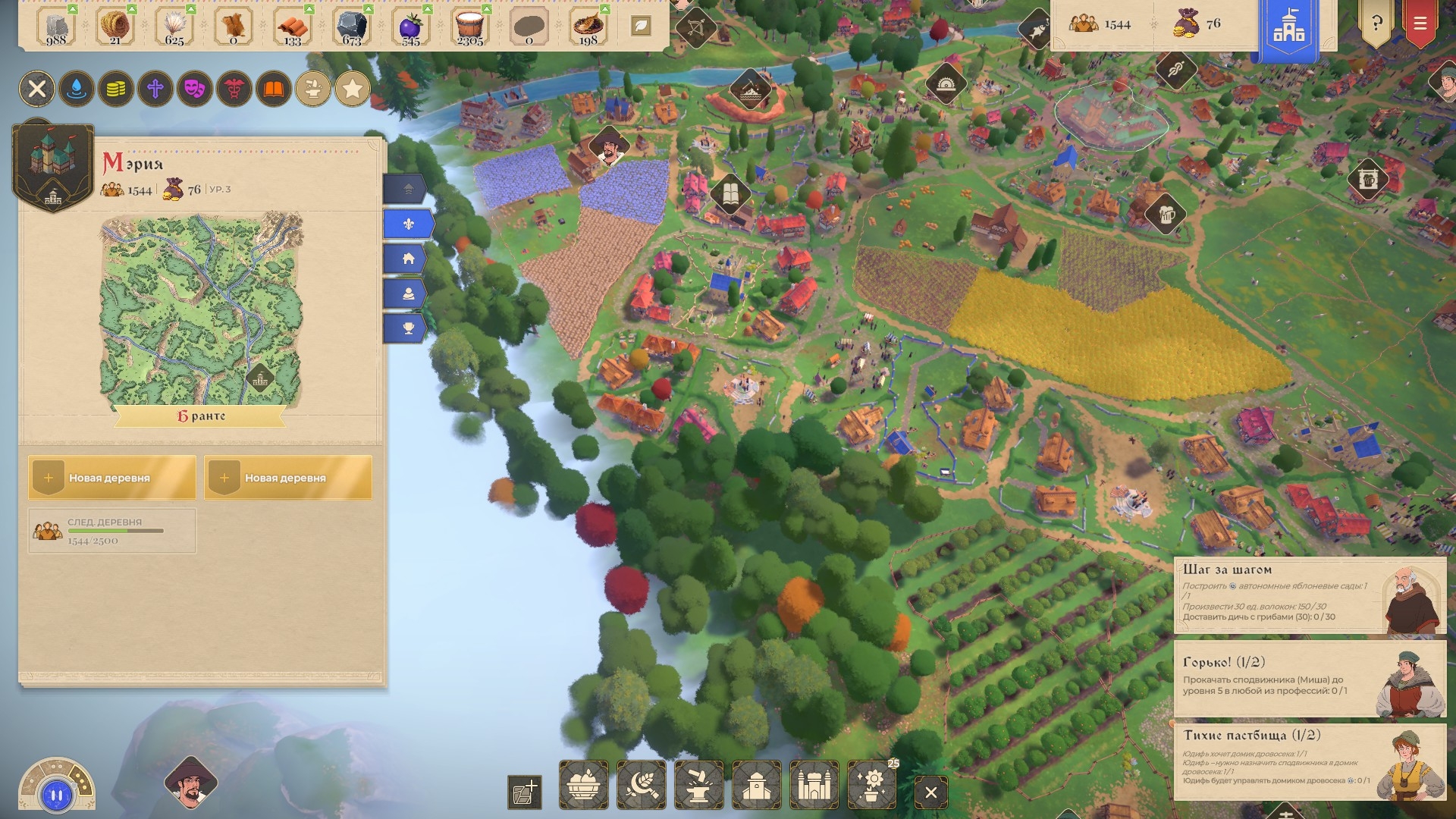Open the red hamburger main menu
Screen dimensions: 1456x819
[x=1420, y=24]
